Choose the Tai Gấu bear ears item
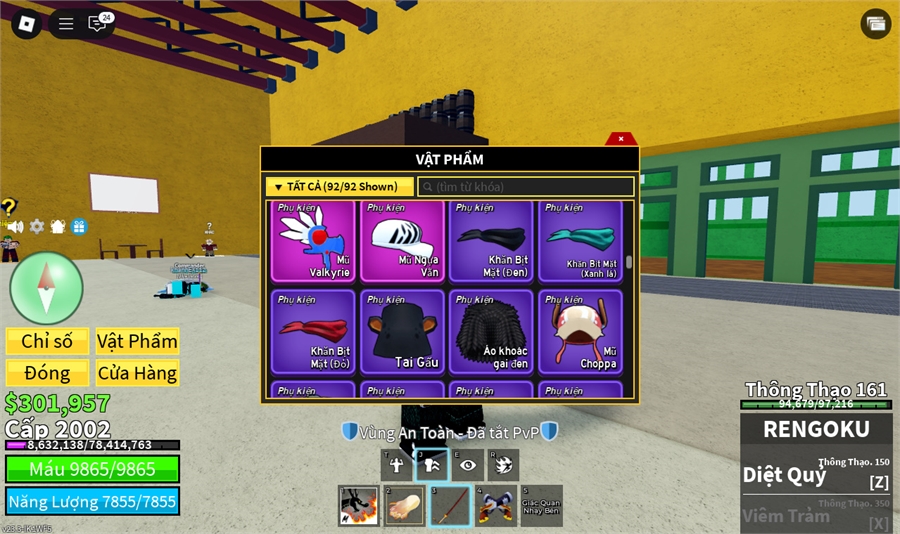The width and height of the screenshot is (900, 534). pos(403,332)
